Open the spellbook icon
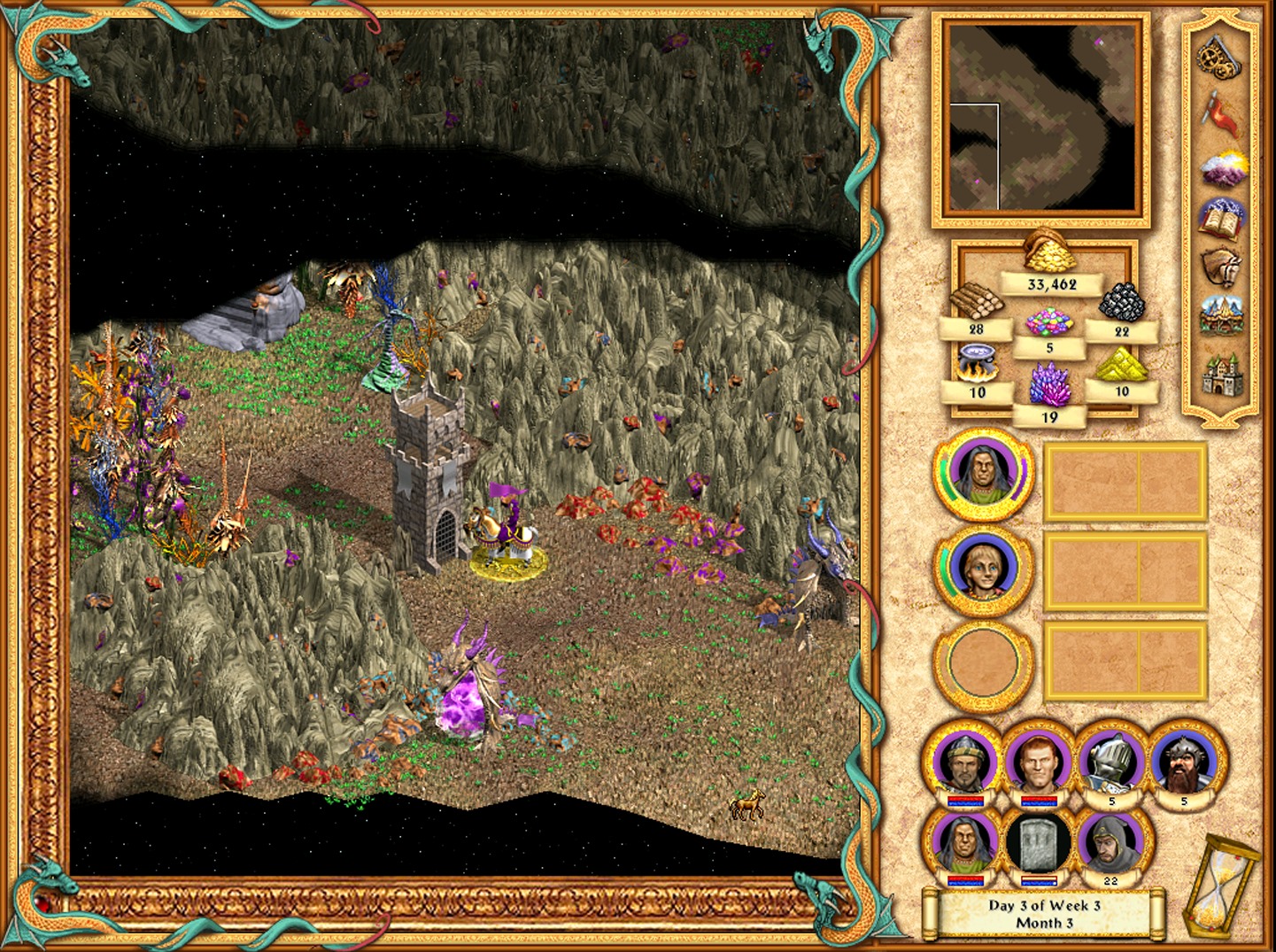 (1222, 218)
